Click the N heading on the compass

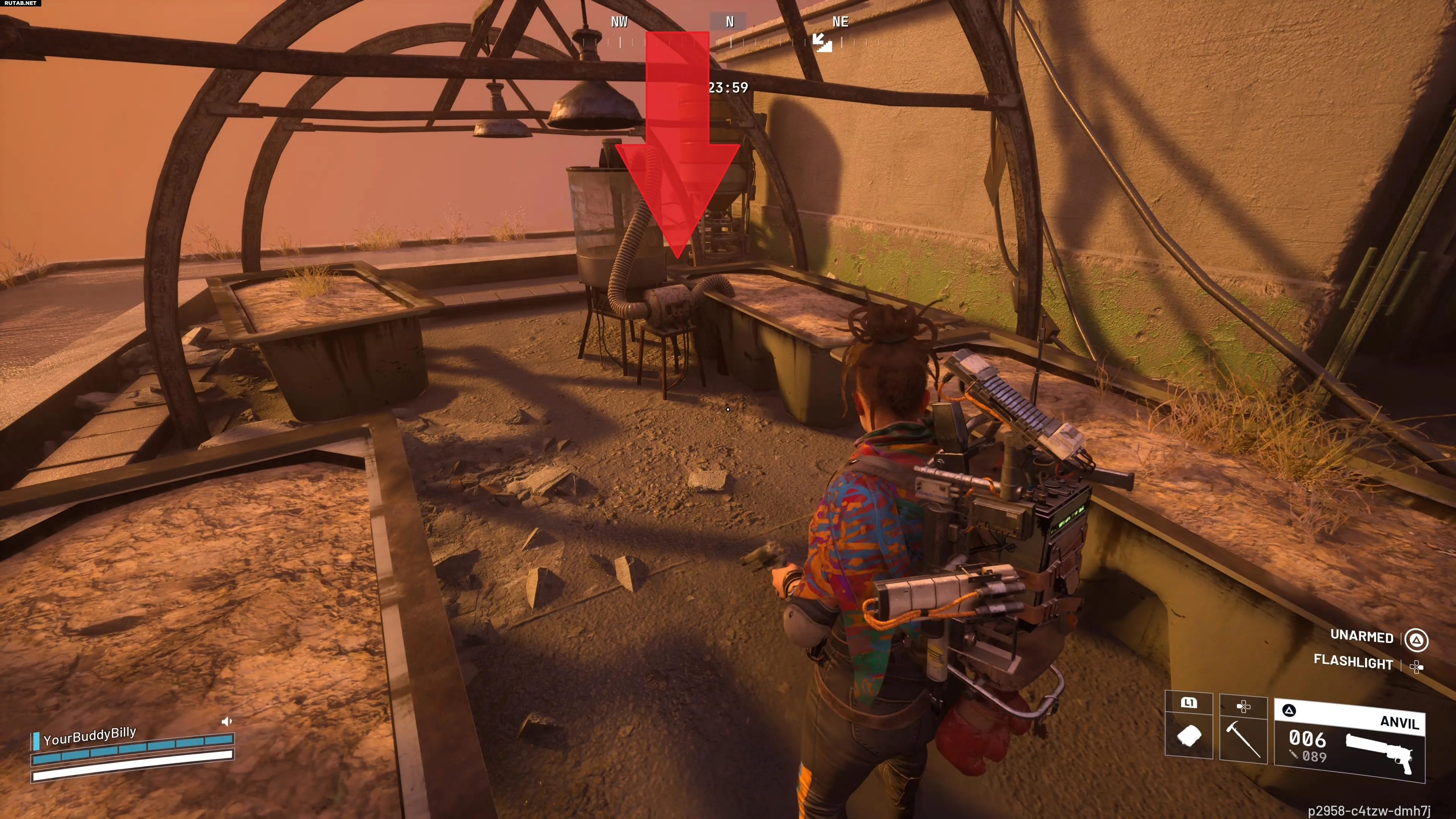click(729, 22)
